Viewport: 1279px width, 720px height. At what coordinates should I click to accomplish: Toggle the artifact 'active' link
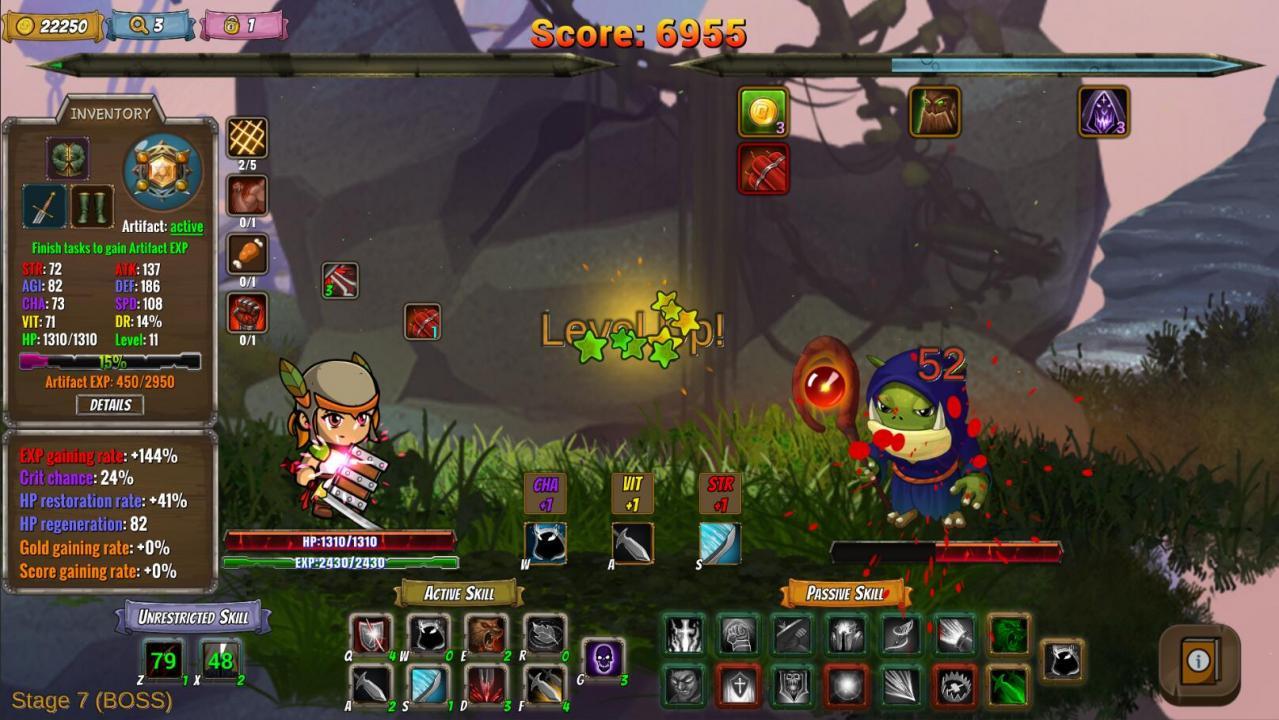pos(186,227)
